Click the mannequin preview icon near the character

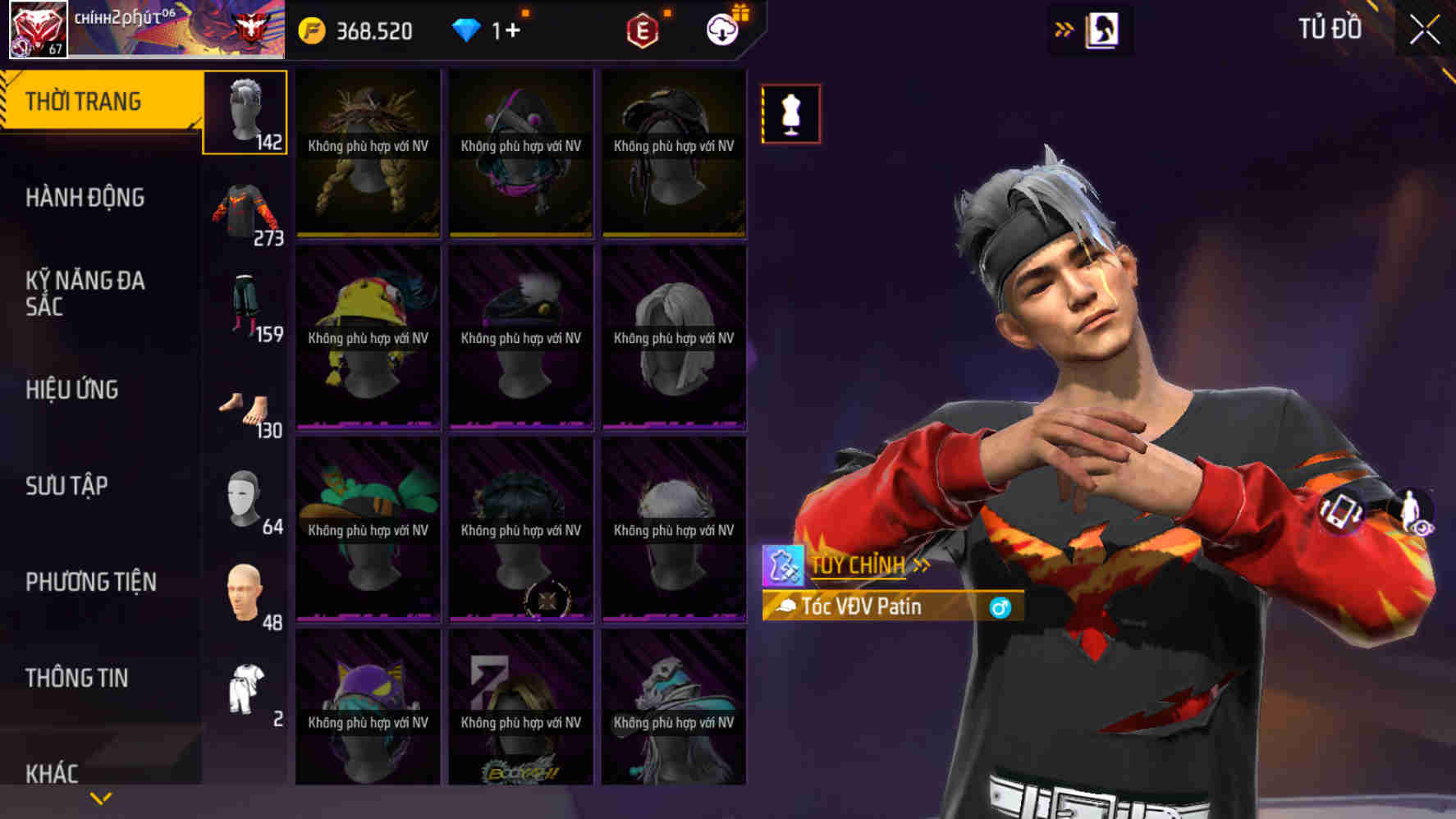789,114
